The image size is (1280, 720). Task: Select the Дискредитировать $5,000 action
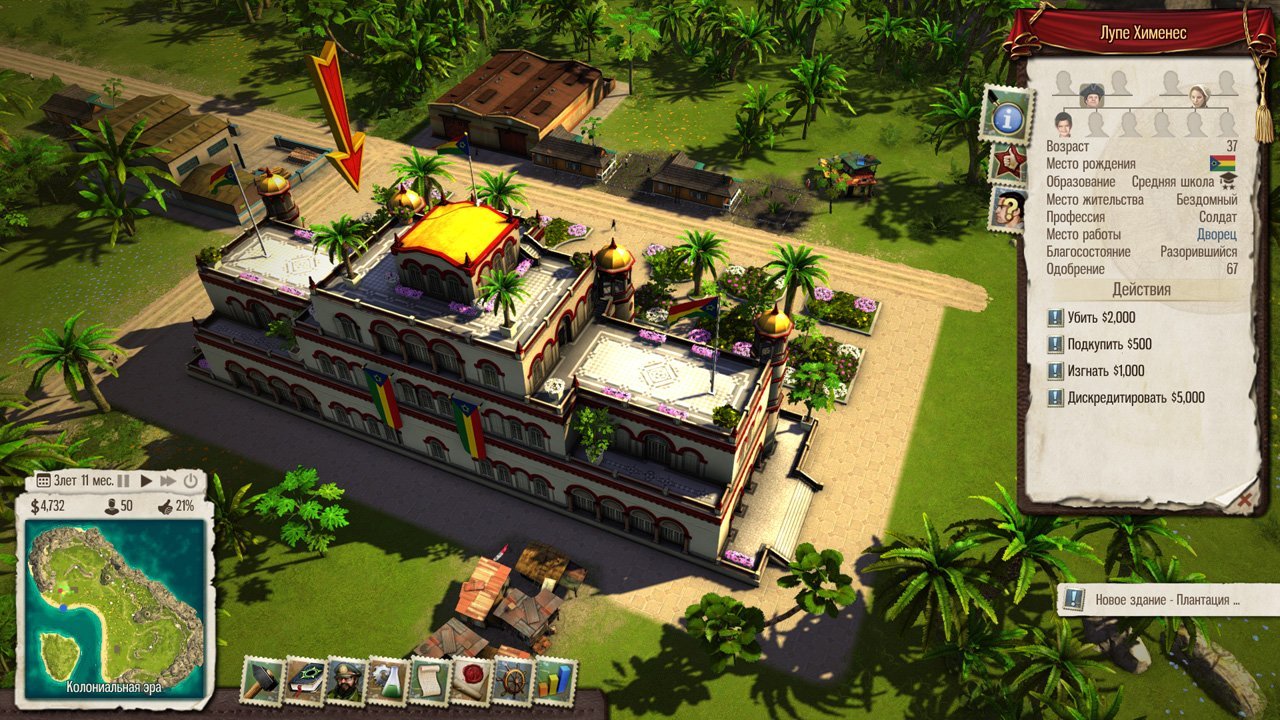(x=1127, y=398)
